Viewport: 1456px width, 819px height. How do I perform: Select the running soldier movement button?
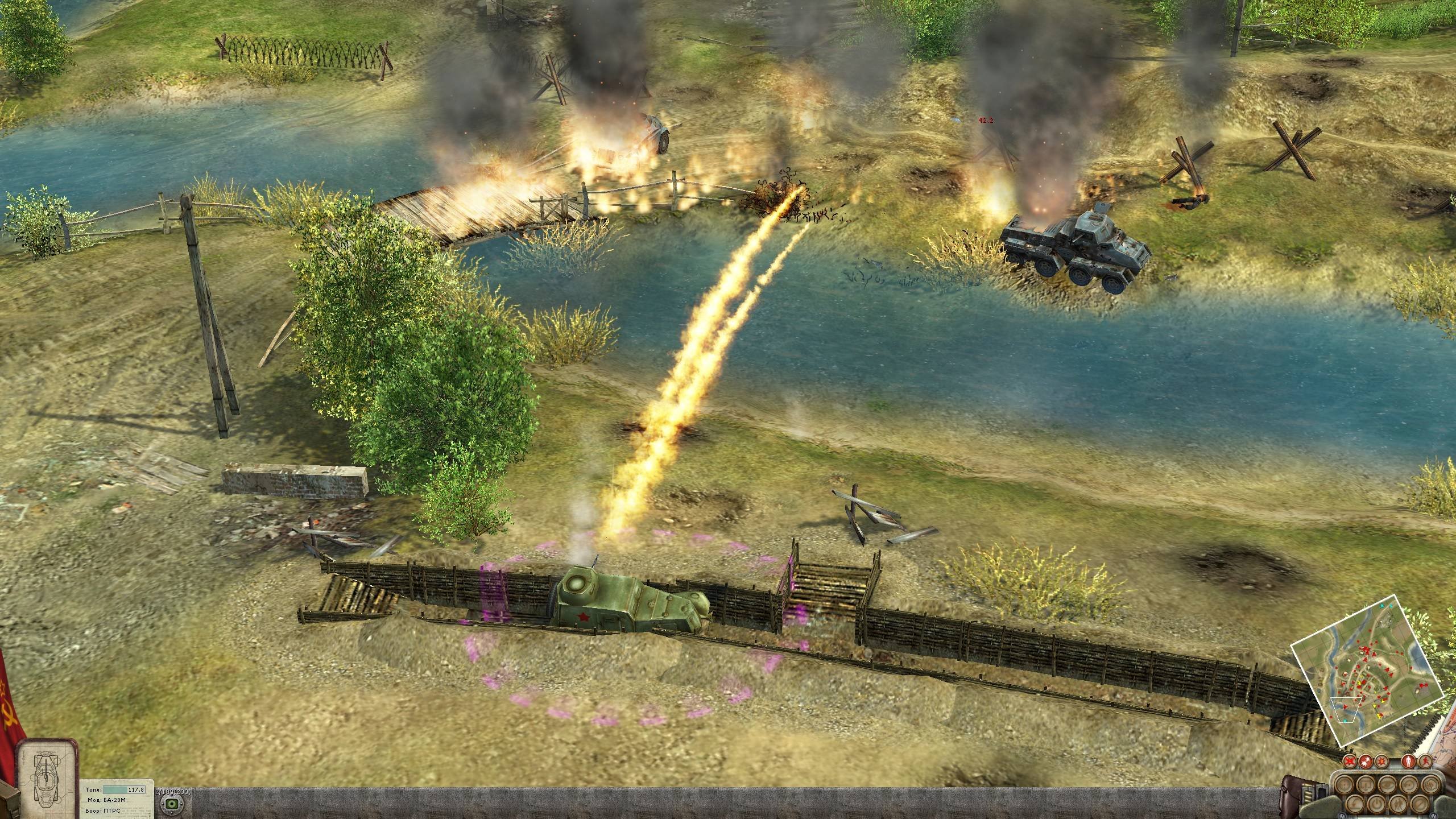(1425, 761)
